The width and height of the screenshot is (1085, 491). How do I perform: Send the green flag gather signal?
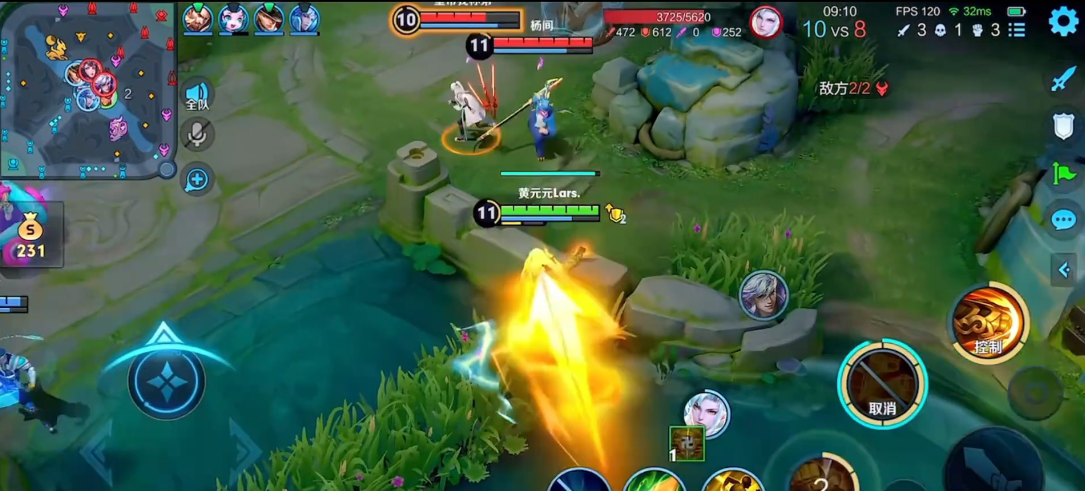tap(1063, 173)
